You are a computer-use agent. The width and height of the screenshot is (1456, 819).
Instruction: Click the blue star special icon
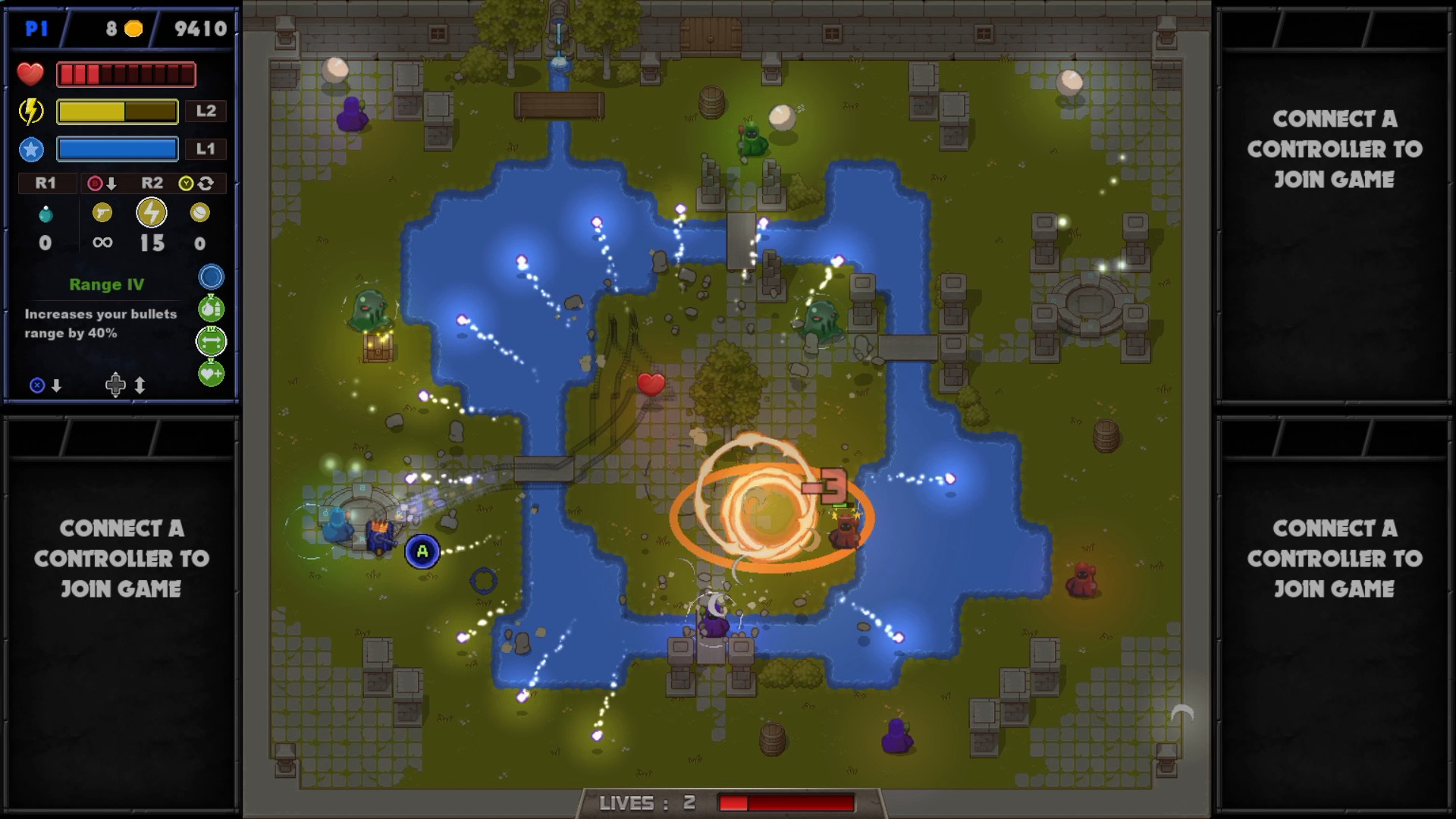click(x=31, y=149)
